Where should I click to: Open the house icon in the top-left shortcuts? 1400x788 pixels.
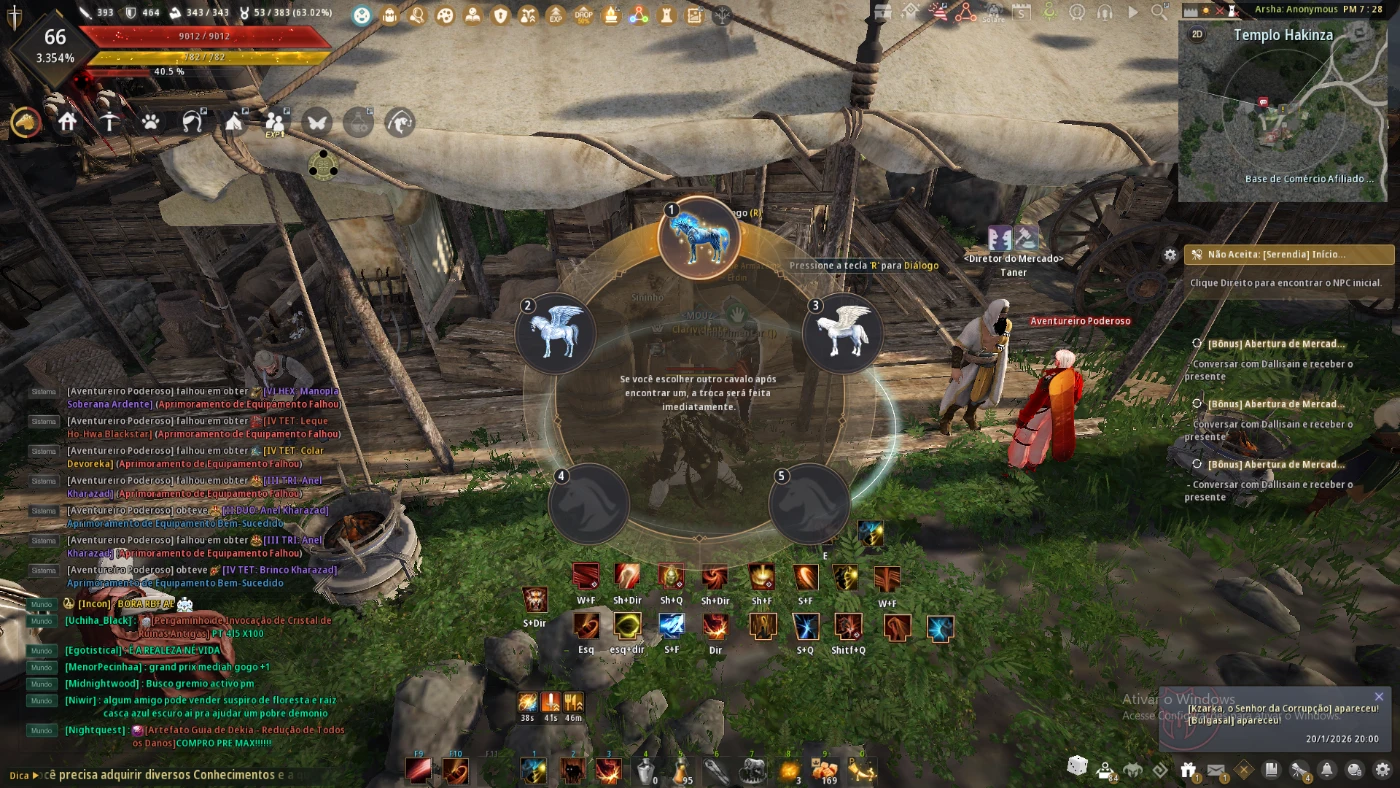(68, 122)
